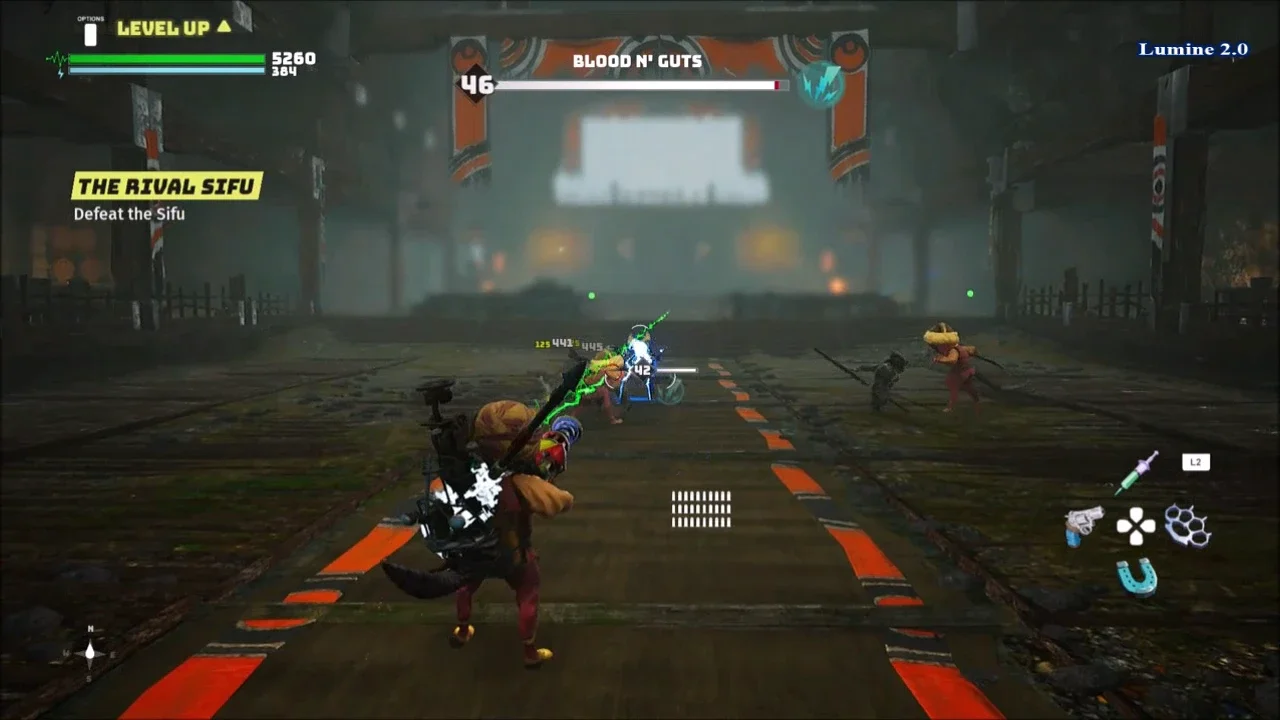The height and width of the screenshot is (720, 1280).
Task: Activate the blue horseshoe magnet icon
Action: 1137,577
